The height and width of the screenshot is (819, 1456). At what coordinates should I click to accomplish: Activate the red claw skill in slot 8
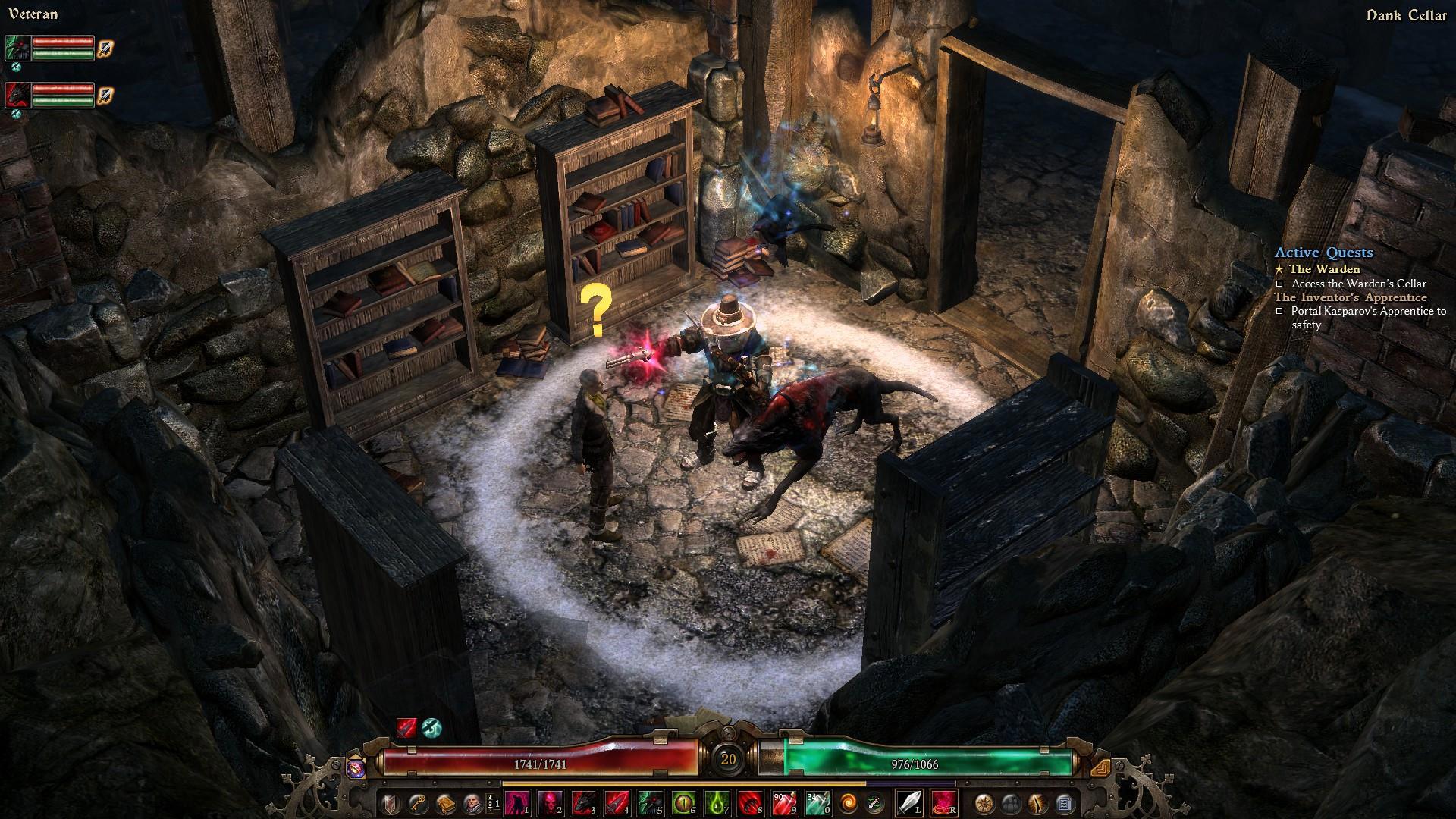(x=750, y=803)
